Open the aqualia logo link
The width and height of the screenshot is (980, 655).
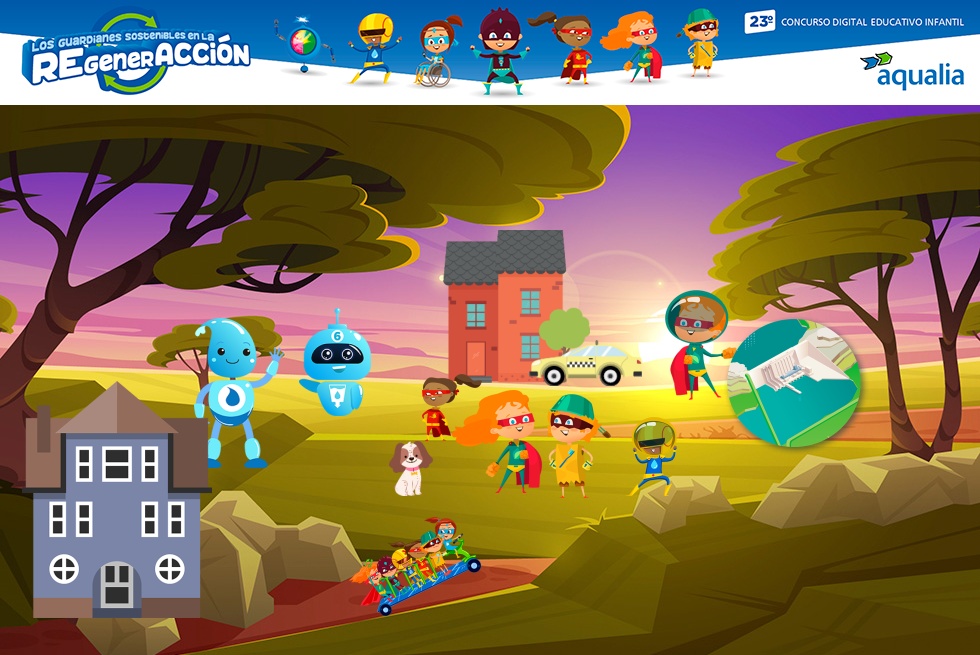click(x=911, y=70)
